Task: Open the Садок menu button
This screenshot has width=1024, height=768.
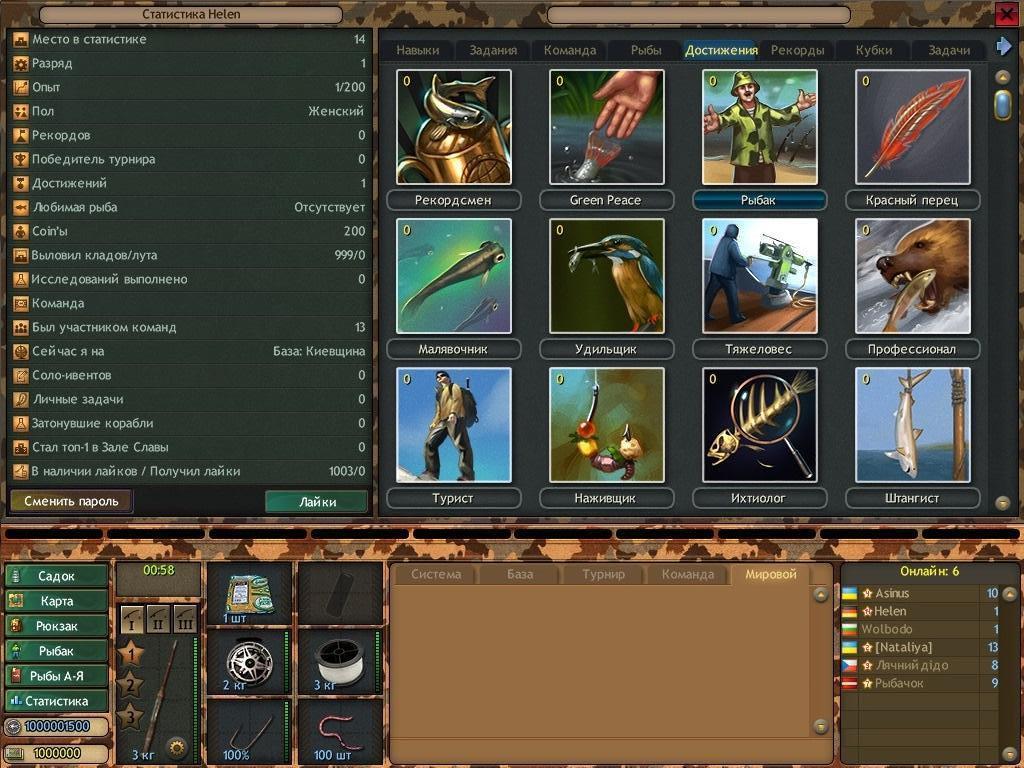Action: click(x=56, y=576)
